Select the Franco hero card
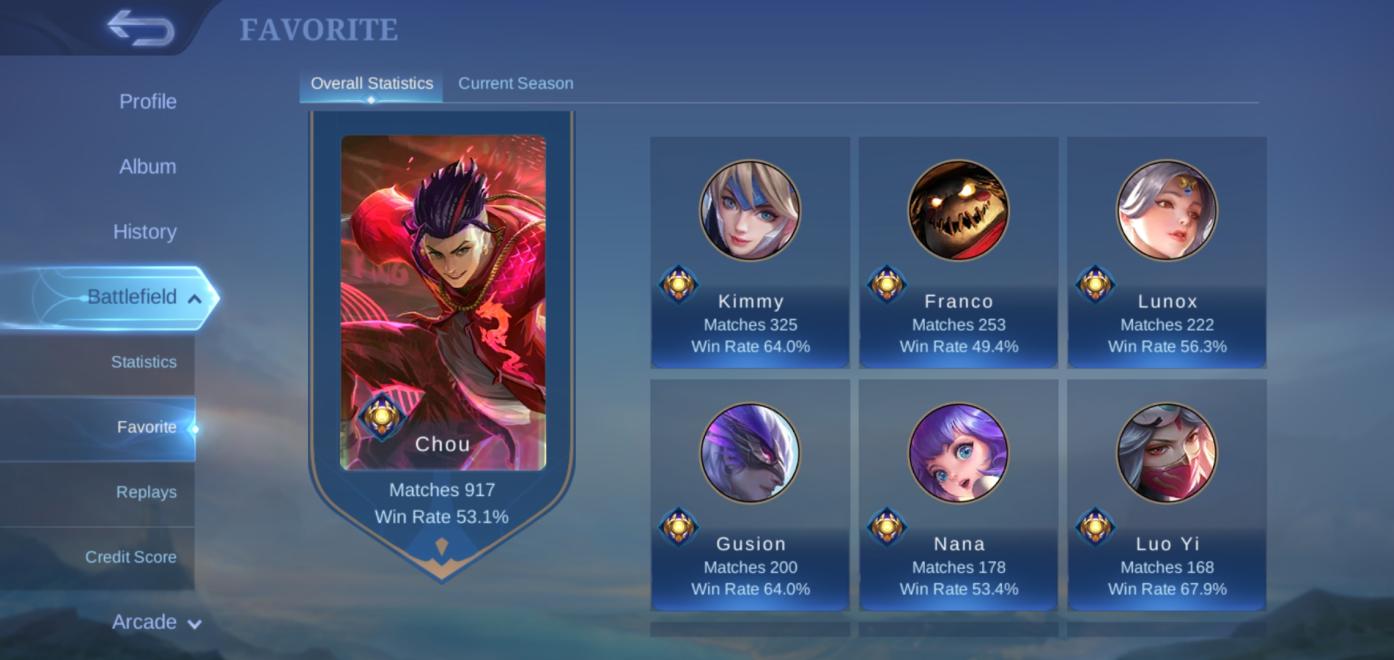This screenshot has height=660, width=1394. [958, 252]
